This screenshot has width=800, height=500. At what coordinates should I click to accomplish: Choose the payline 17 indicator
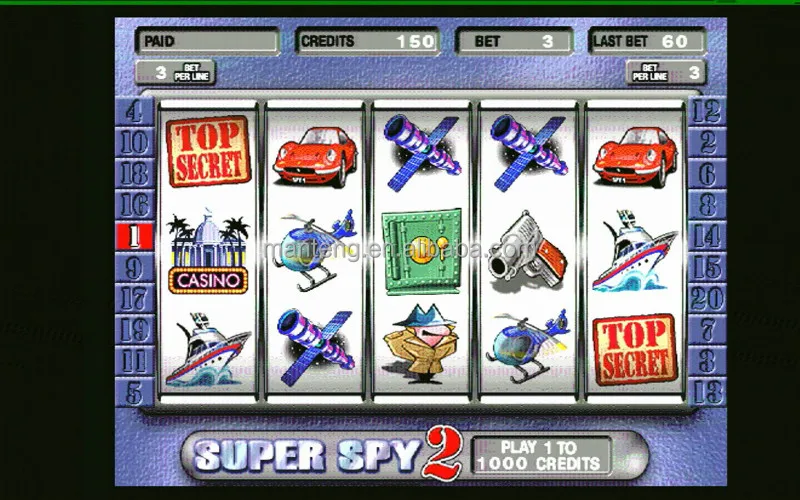133,299
